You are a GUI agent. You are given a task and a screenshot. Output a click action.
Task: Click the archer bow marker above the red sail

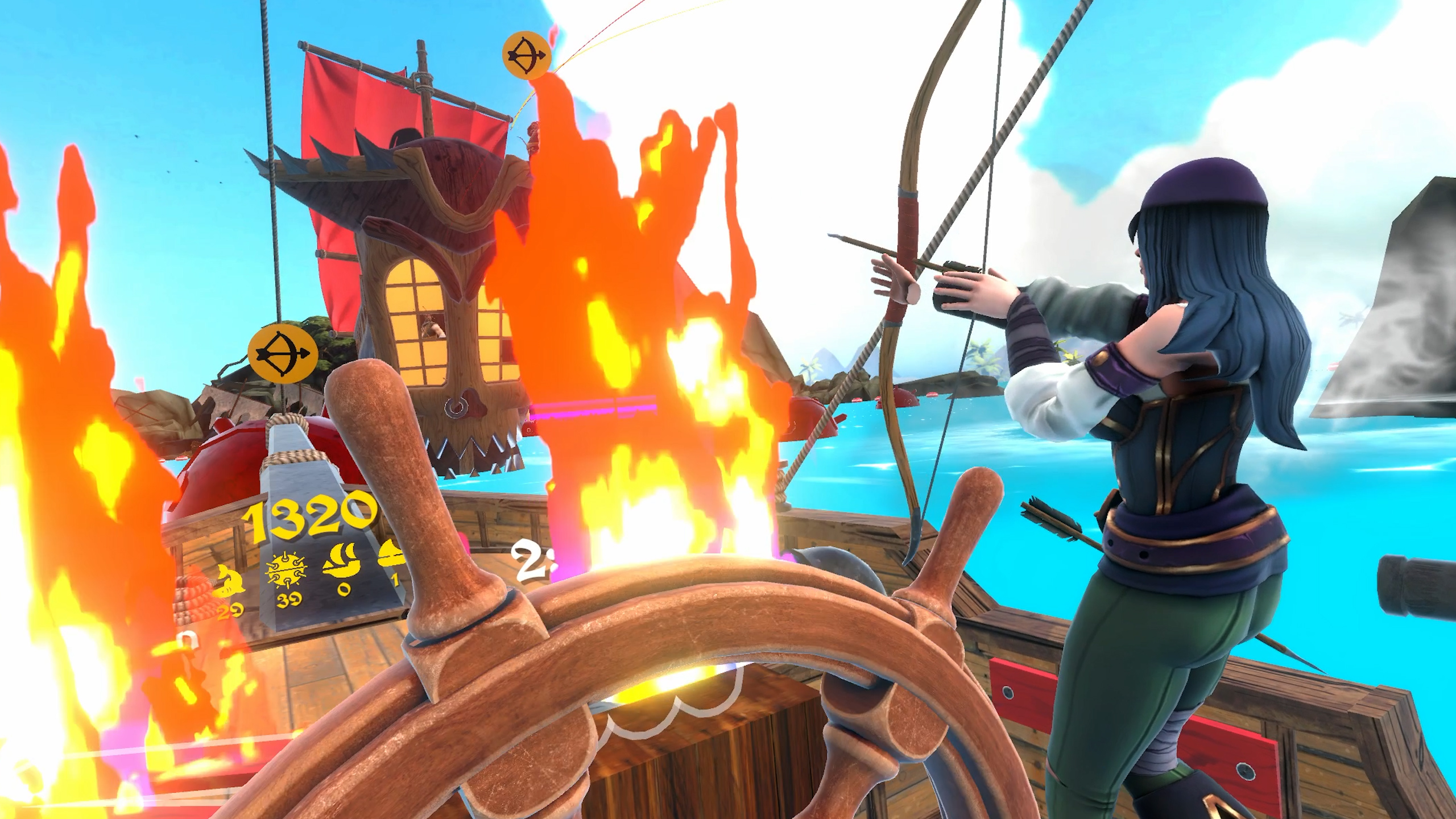[x=527, y=55]
